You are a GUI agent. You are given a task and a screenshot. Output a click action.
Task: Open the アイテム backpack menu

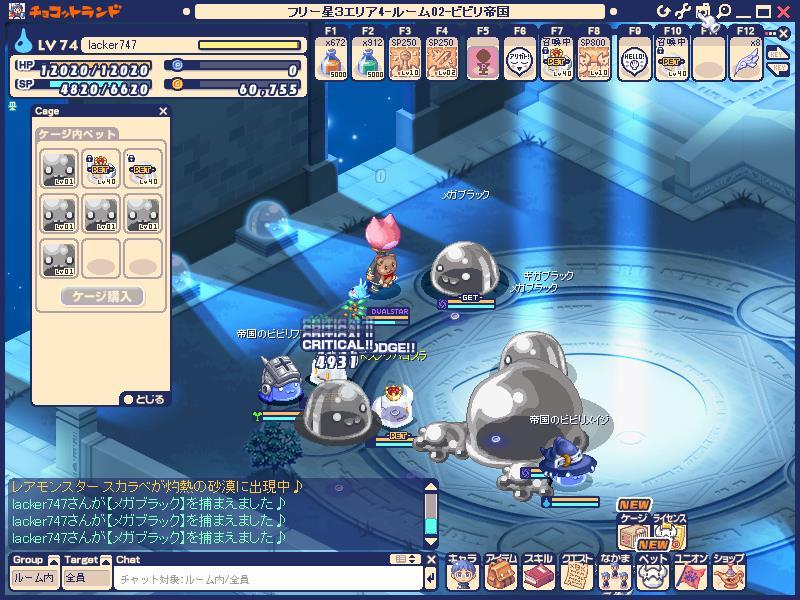pos(500,573)
